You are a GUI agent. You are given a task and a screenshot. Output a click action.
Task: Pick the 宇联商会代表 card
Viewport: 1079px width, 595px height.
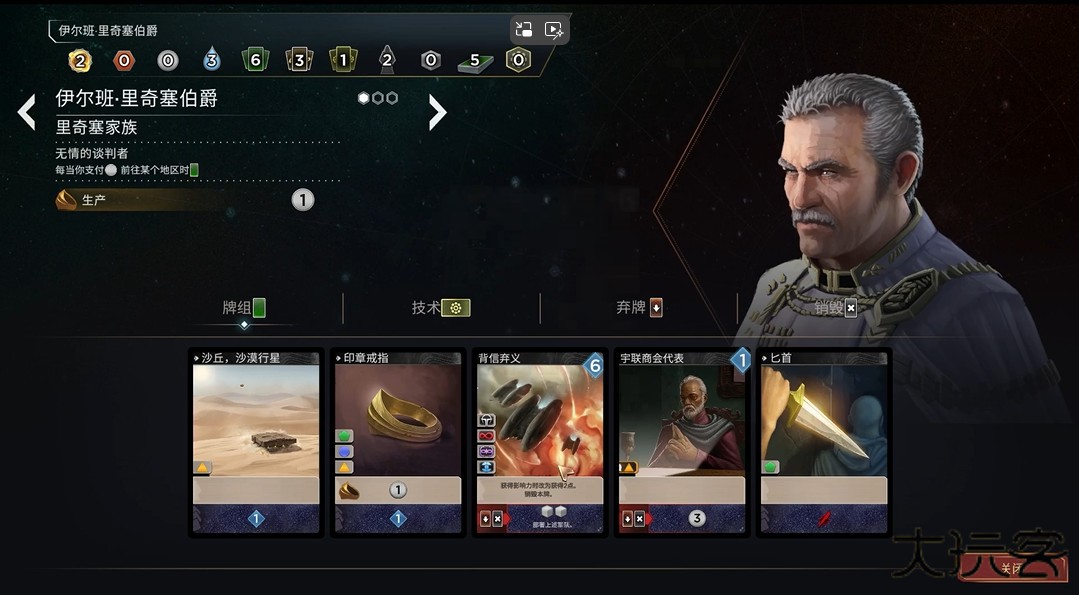point(682,442)
